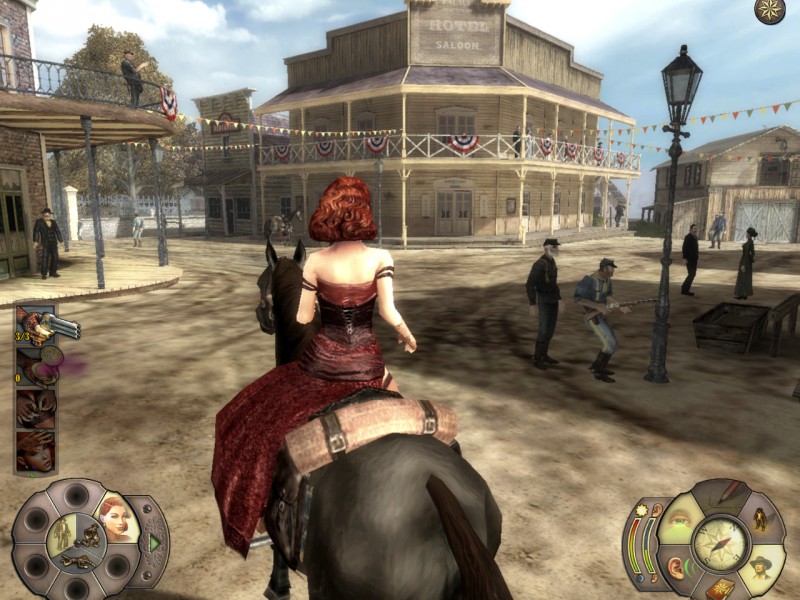Click the compass in the wheel center
Viewport: 800px width, 600px height.
click(721, 541)
